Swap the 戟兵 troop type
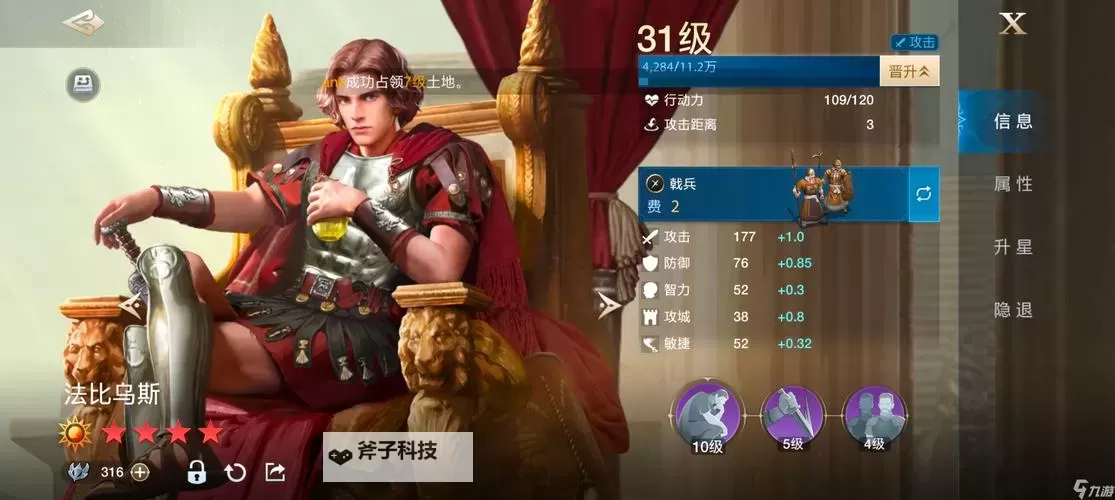Screen dimensions: 1115x500 click(924, 194)
